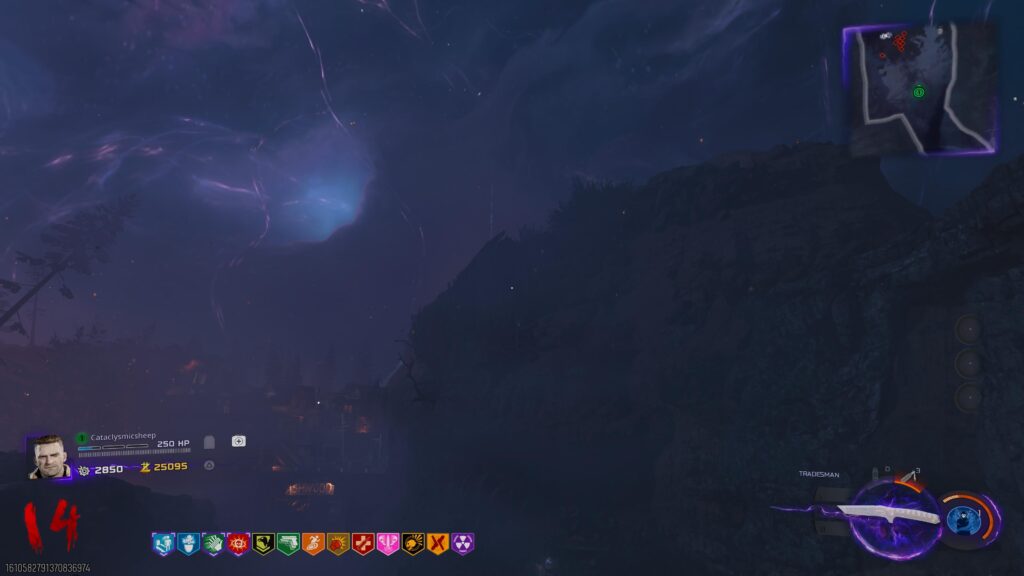The image size is (1024, 576).
Task: Click the minimap
Action: (x=920, y=88)
